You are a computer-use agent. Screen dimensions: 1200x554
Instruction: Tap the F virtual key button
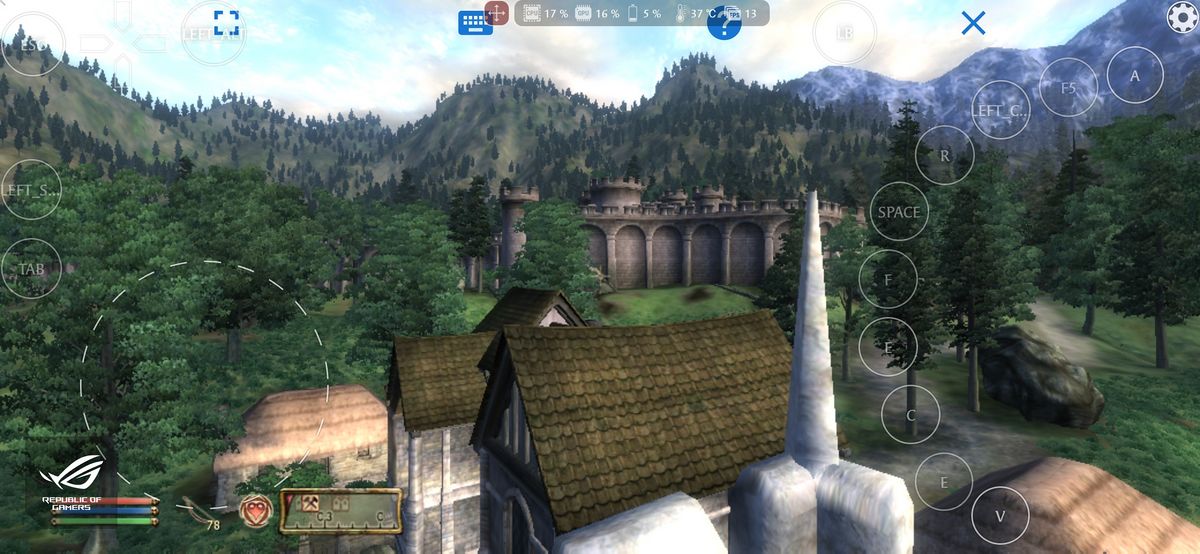pyautogui.click(x=888, y=279)
